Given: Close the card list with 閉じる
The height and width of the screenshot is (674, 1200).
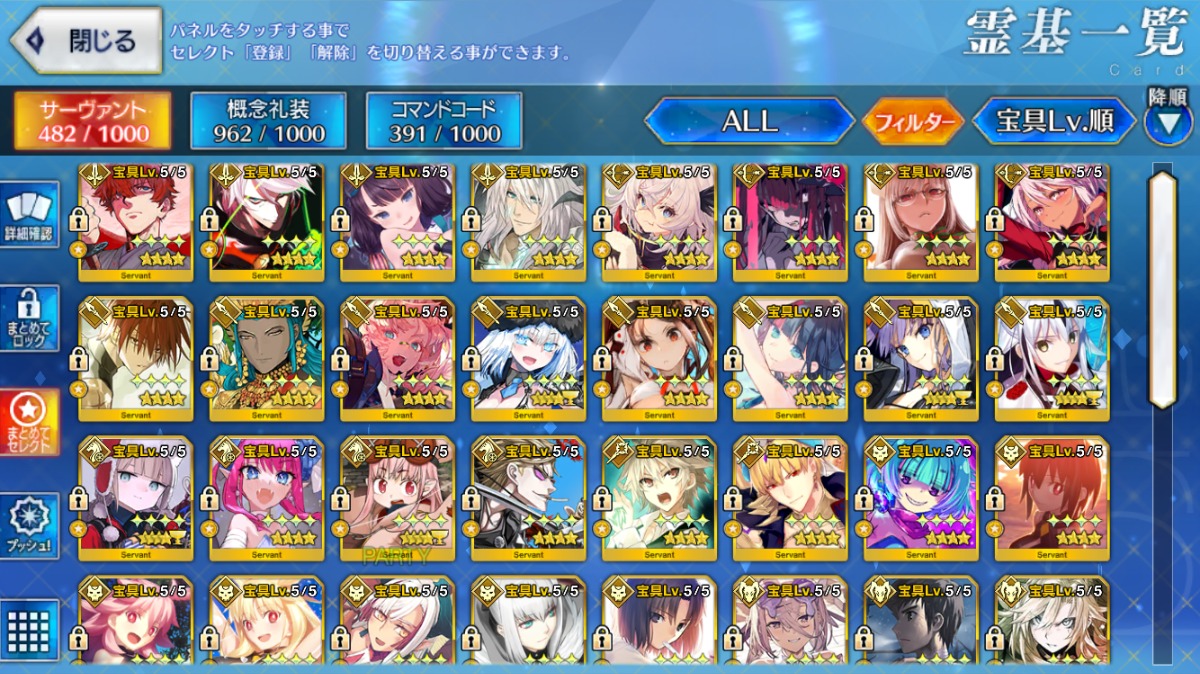Looking at the screenshot, I should (86, 41).
